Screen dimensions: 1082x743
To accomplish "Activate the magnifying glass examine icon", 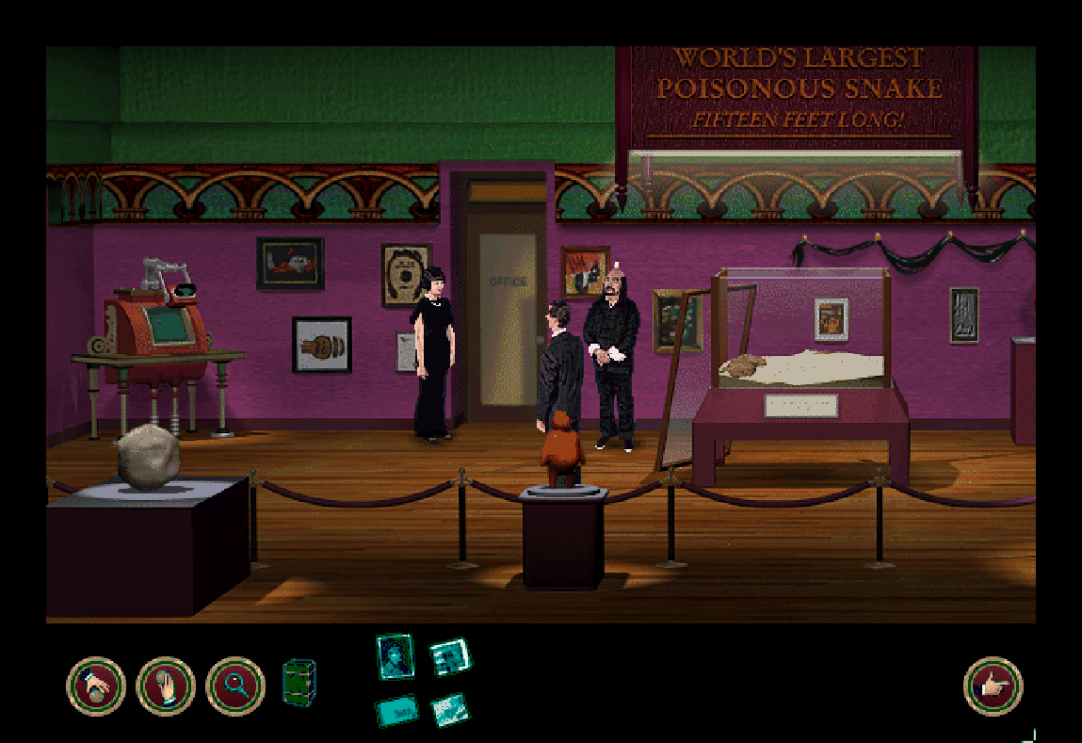I will click(x=235, y=686).
